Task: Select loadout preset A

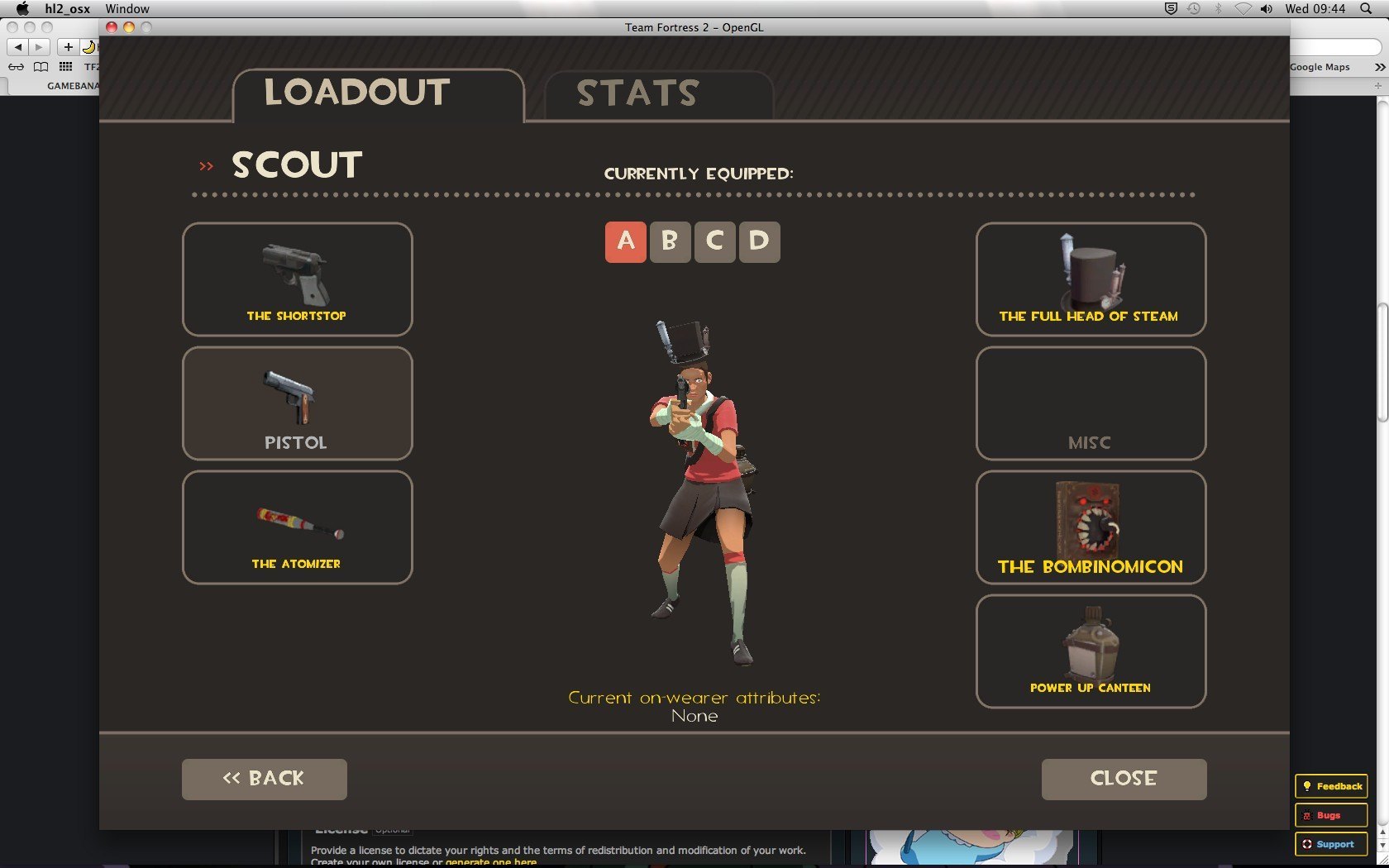Action: pyautogui.click(x=626, y=242)
